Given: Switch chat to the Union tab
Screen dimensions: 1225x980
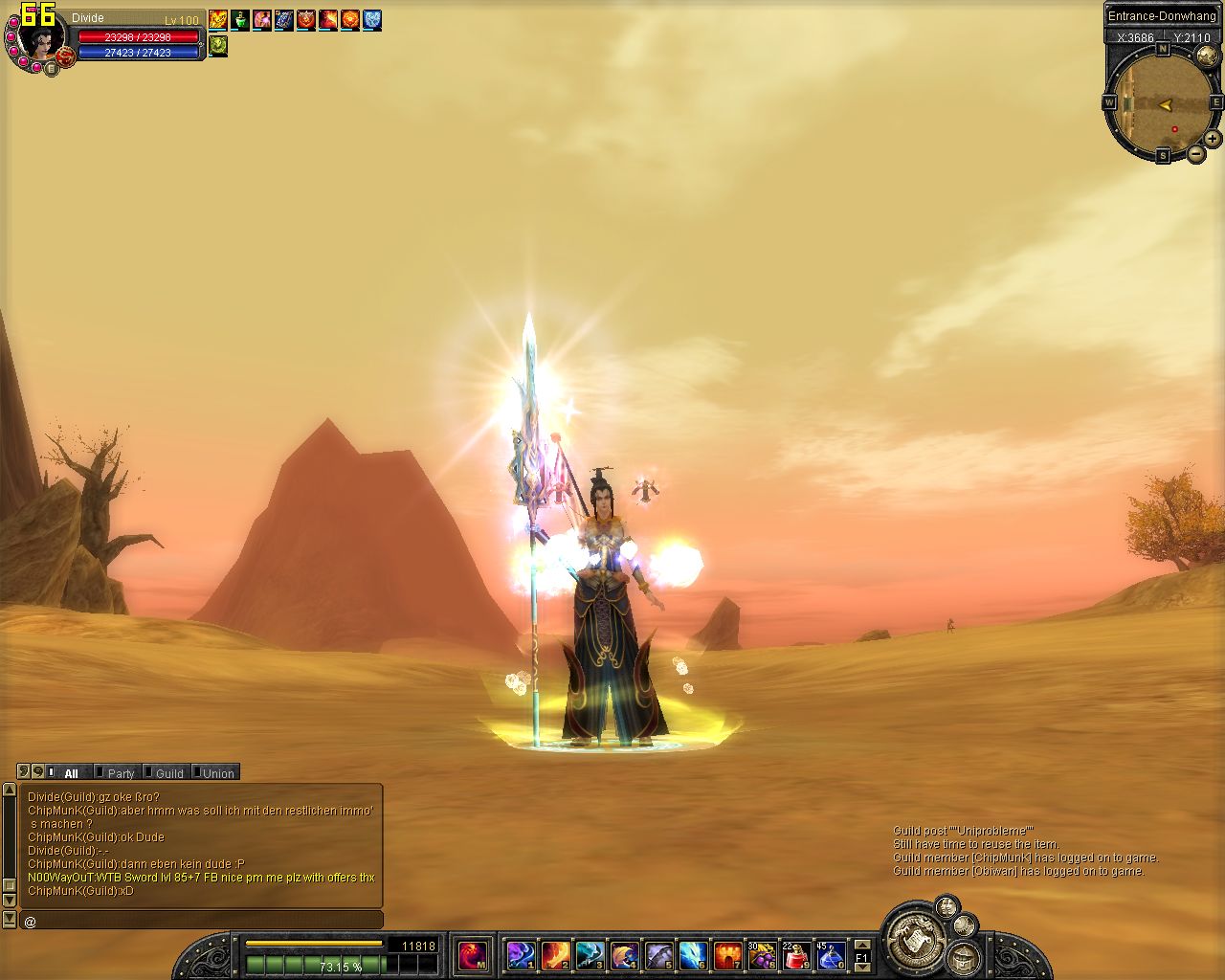Looking at the screenshot, I should (217, 773).
